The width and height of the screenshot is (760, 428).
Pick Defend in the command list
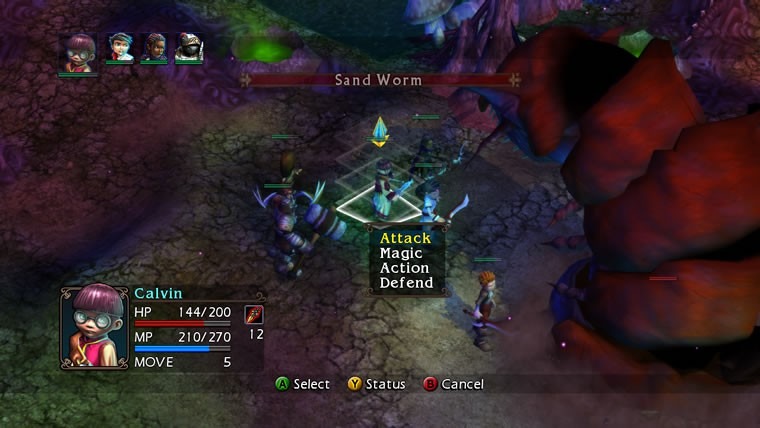tap(406, 283)
